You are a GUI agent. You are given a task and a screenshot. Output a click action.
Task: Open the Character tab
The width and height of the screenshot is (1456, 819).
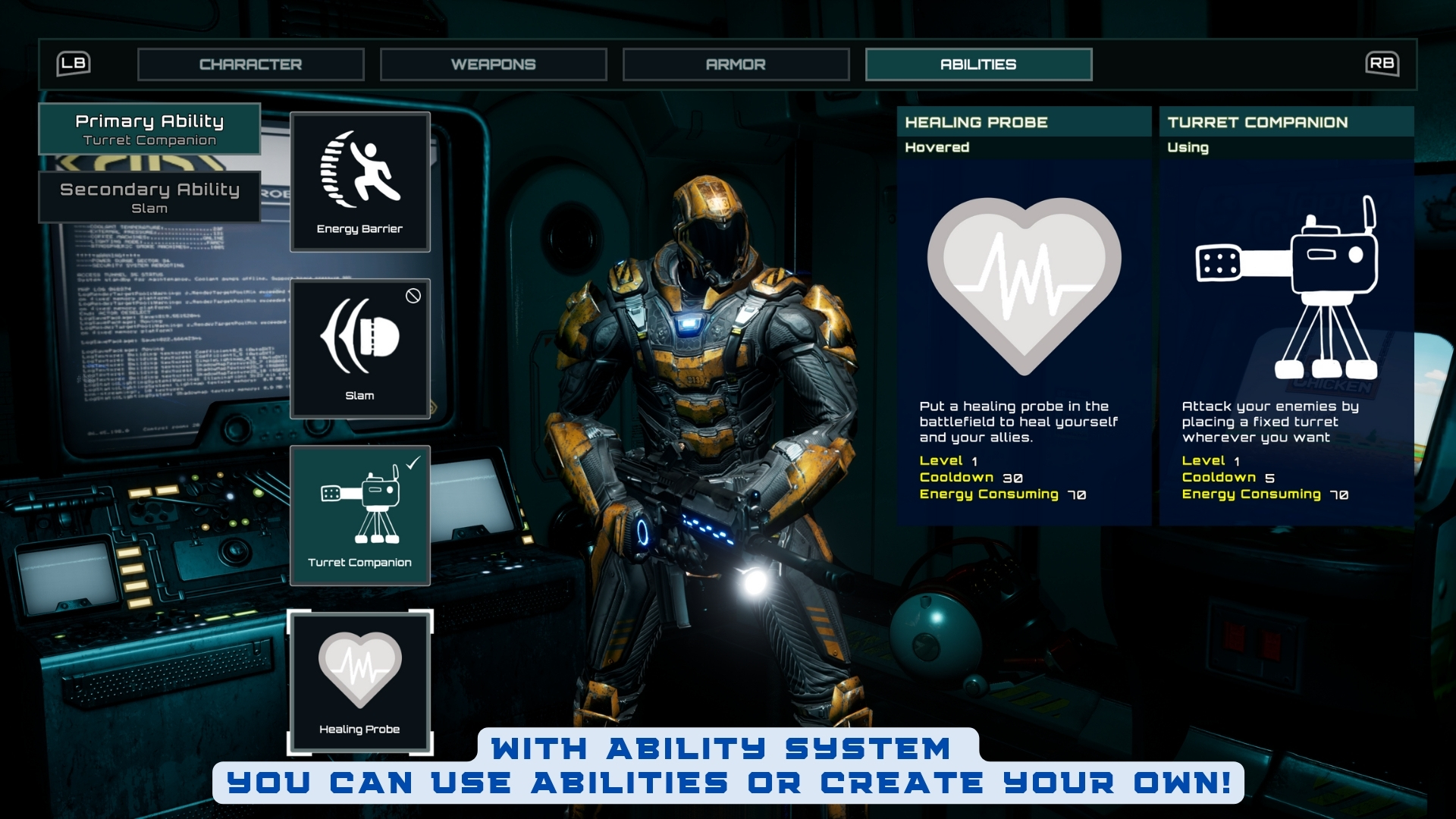(x=251, y=64)
